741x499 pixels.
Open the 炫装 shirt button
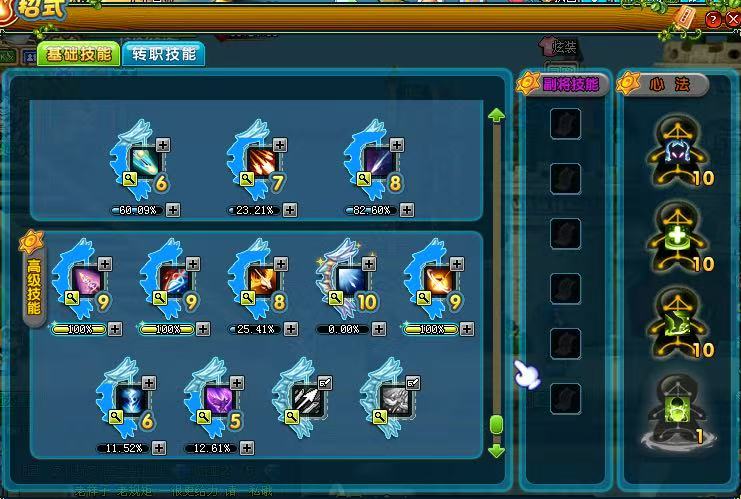tap(560, 46)
